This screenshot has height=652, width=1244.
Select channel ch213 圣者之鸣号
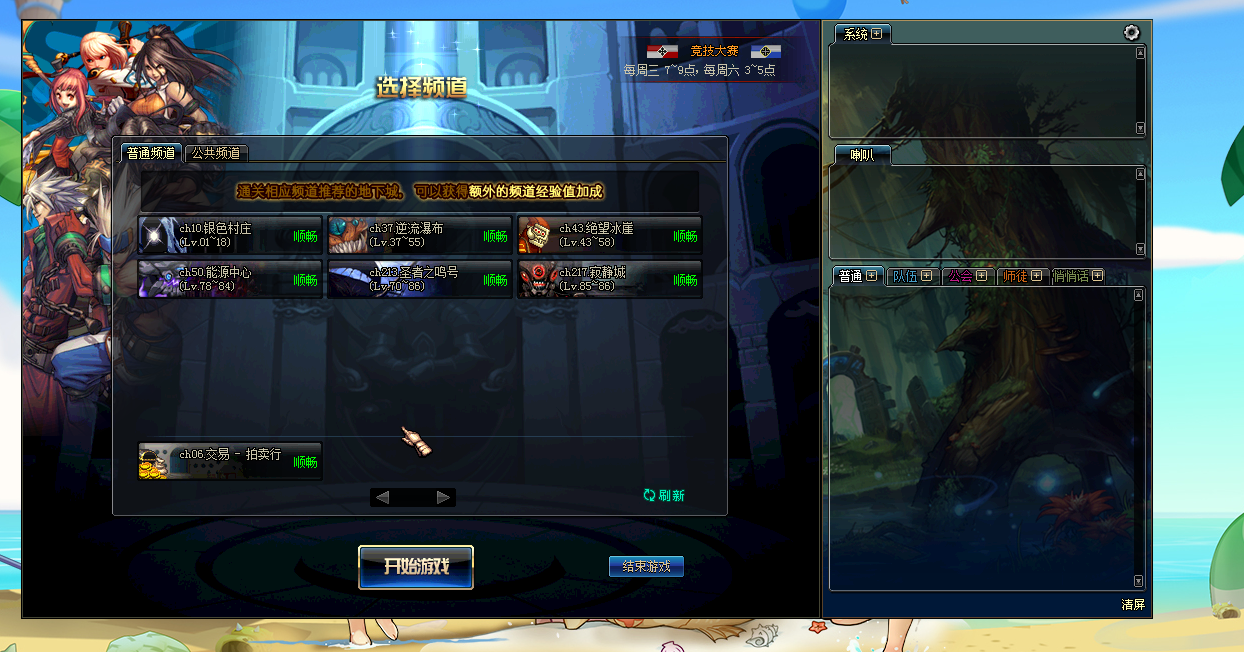(420, 279)
